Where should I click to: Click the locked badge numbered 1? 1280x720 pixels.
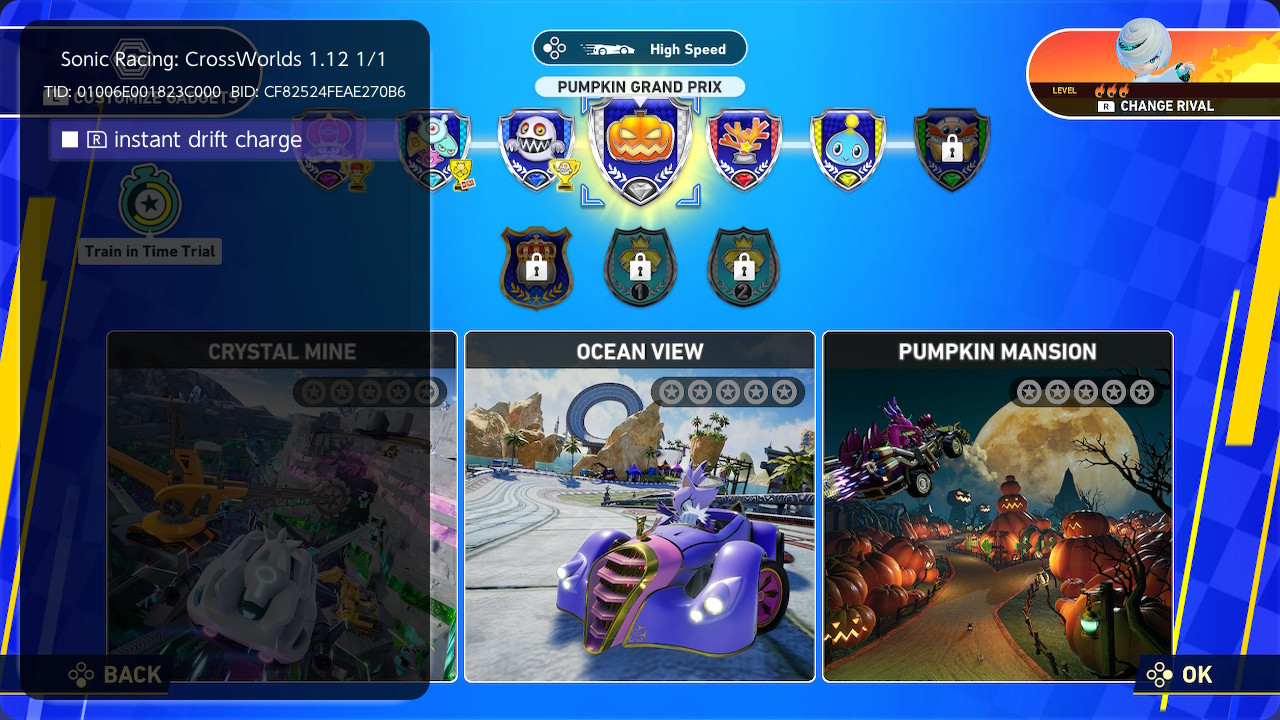(640, 267)
